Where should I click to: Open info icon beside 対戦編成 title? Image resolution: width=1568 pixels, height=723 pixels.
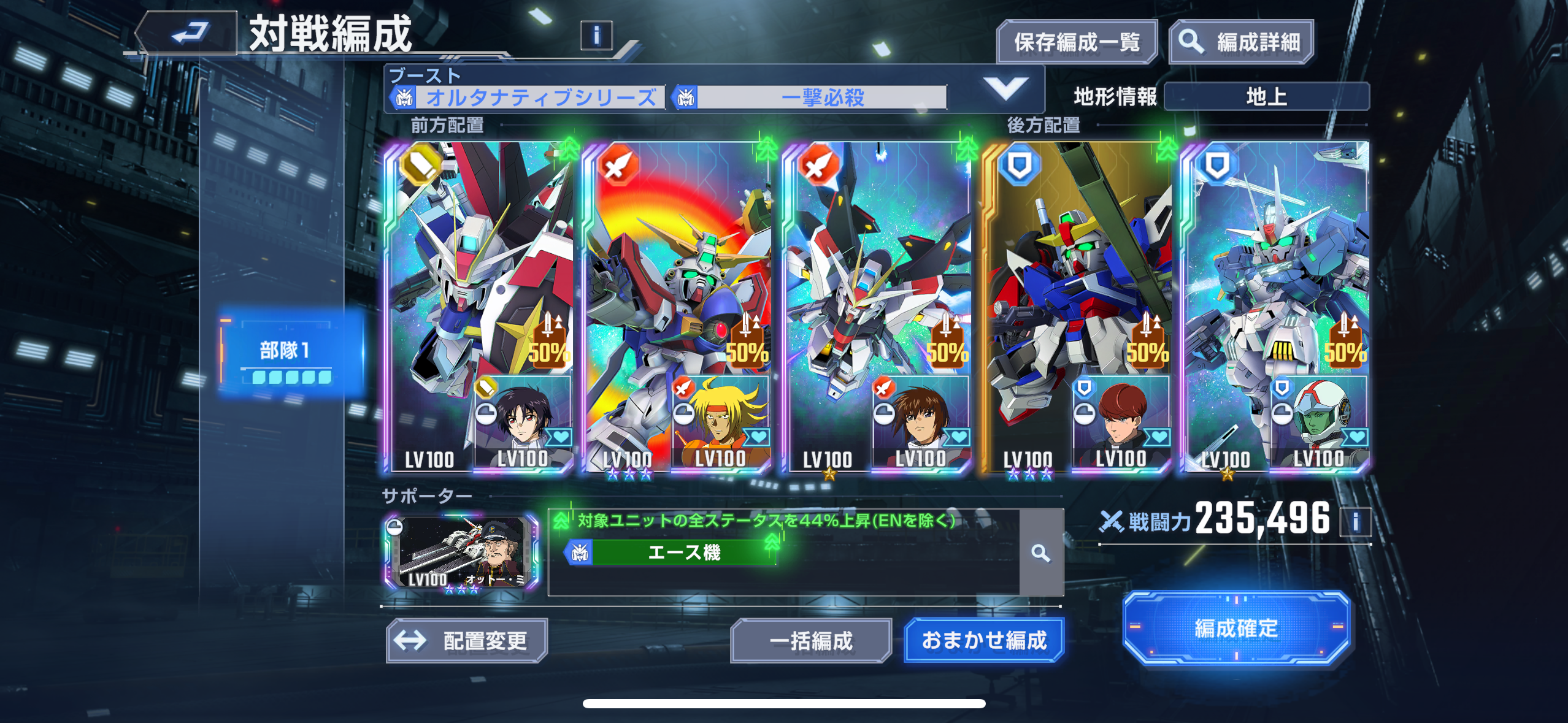tap(596, 36)
